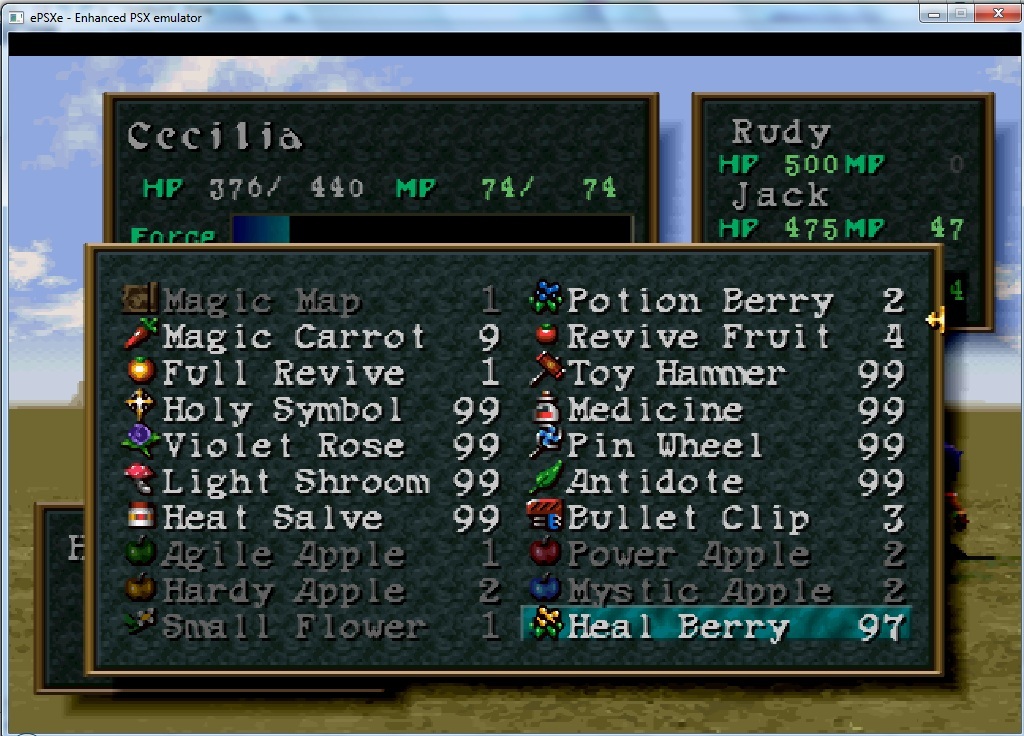Select the Potion Berry item
1024x736 pixels.
click(x=700, y=300)
